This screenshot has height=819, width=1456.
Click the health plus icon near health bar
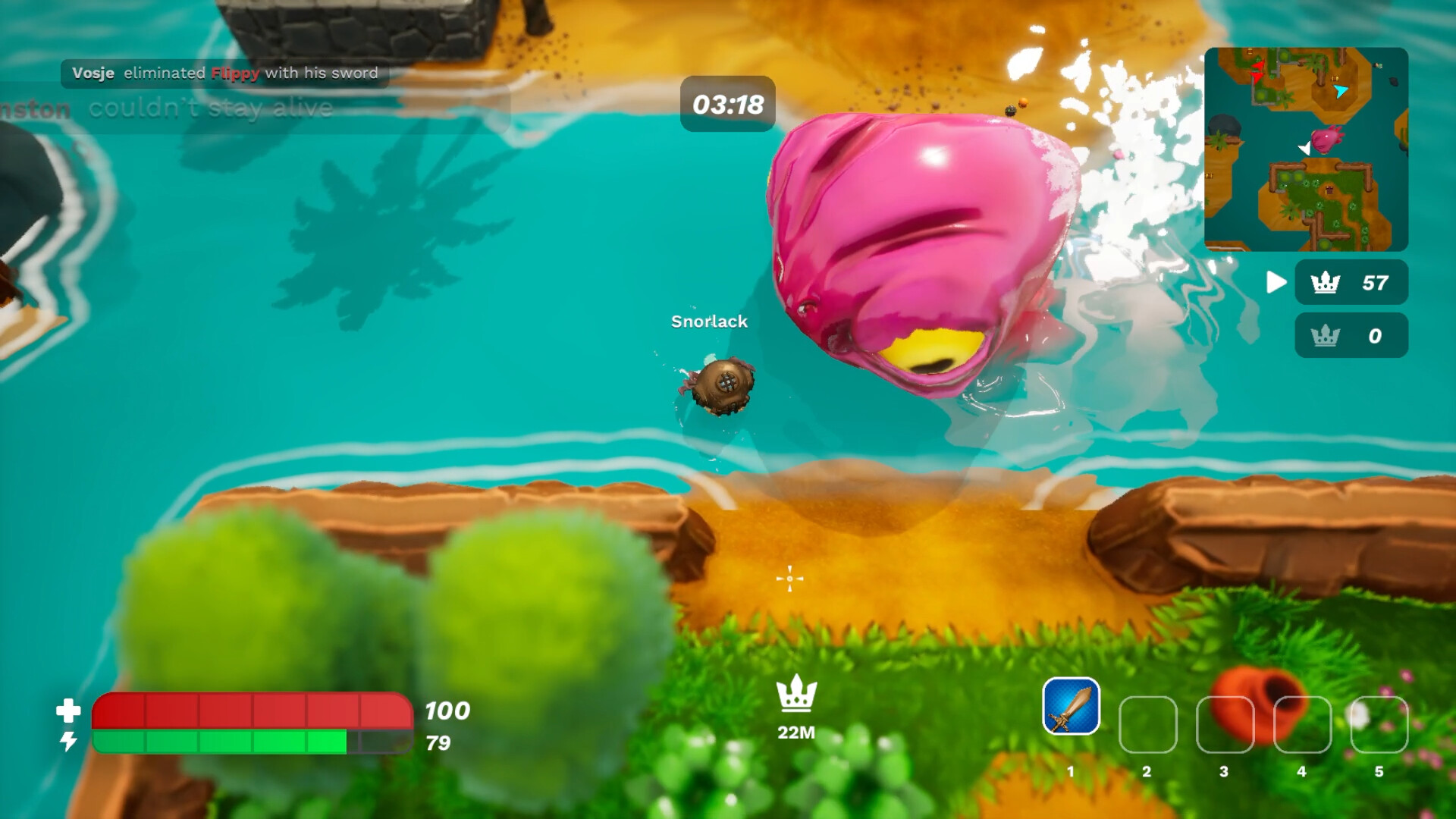pos(69,711)
